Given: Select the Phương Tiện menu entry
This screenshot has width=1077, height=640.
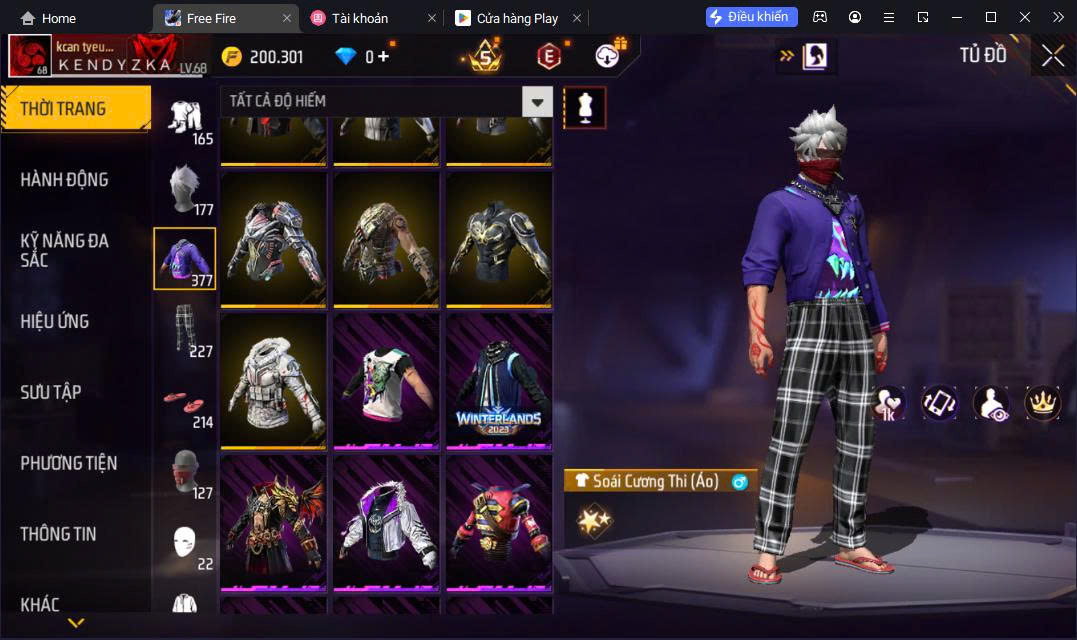Looking at the screenshot, I should point(68,463).
